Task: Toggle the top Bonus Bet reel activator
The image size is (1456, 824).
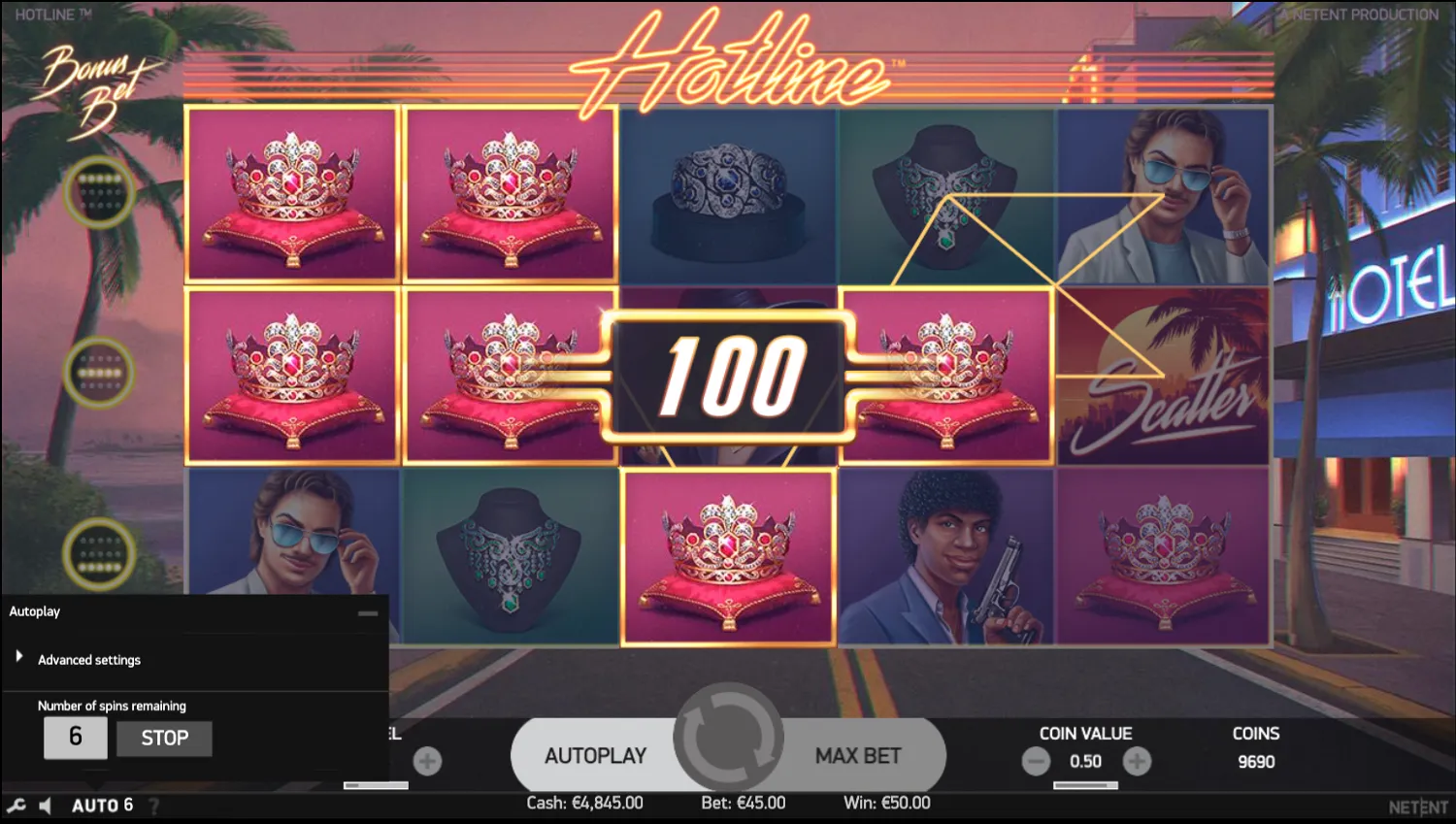Action: 98,191
